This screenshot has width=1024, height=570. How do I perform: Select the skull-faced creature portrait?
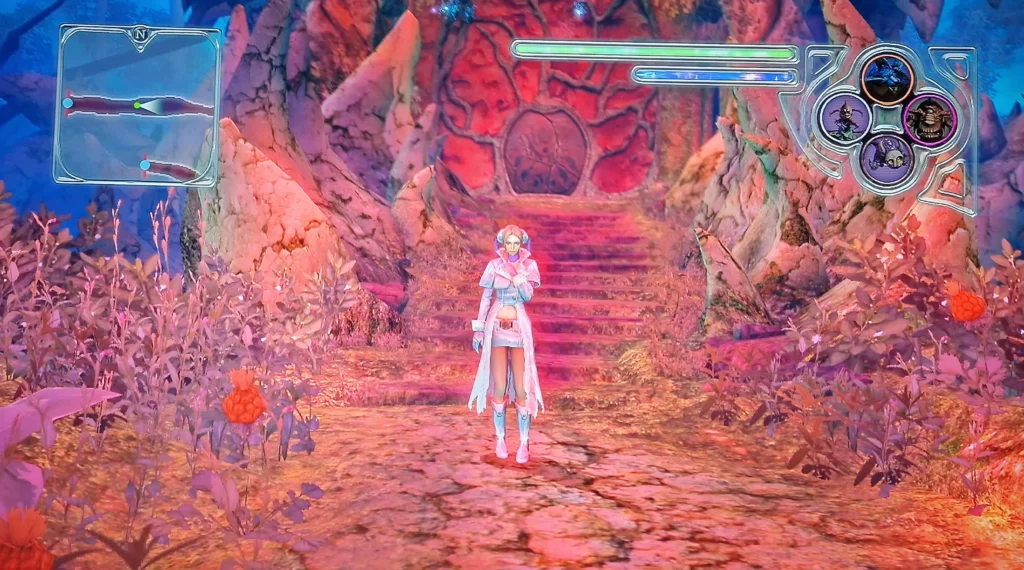coord(887,159)
